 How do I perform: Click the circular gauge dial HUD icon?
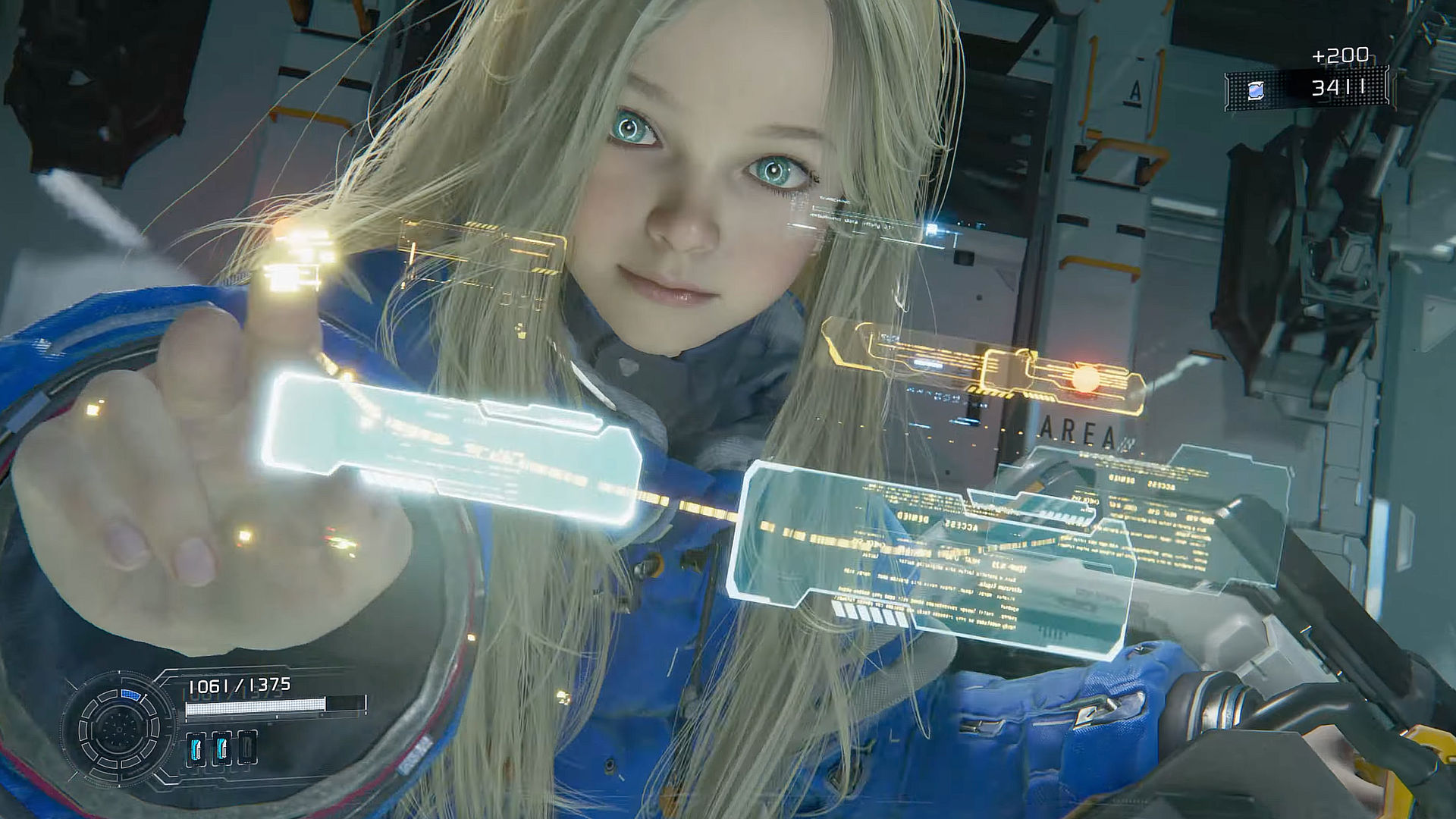click(x=119, y=729)
